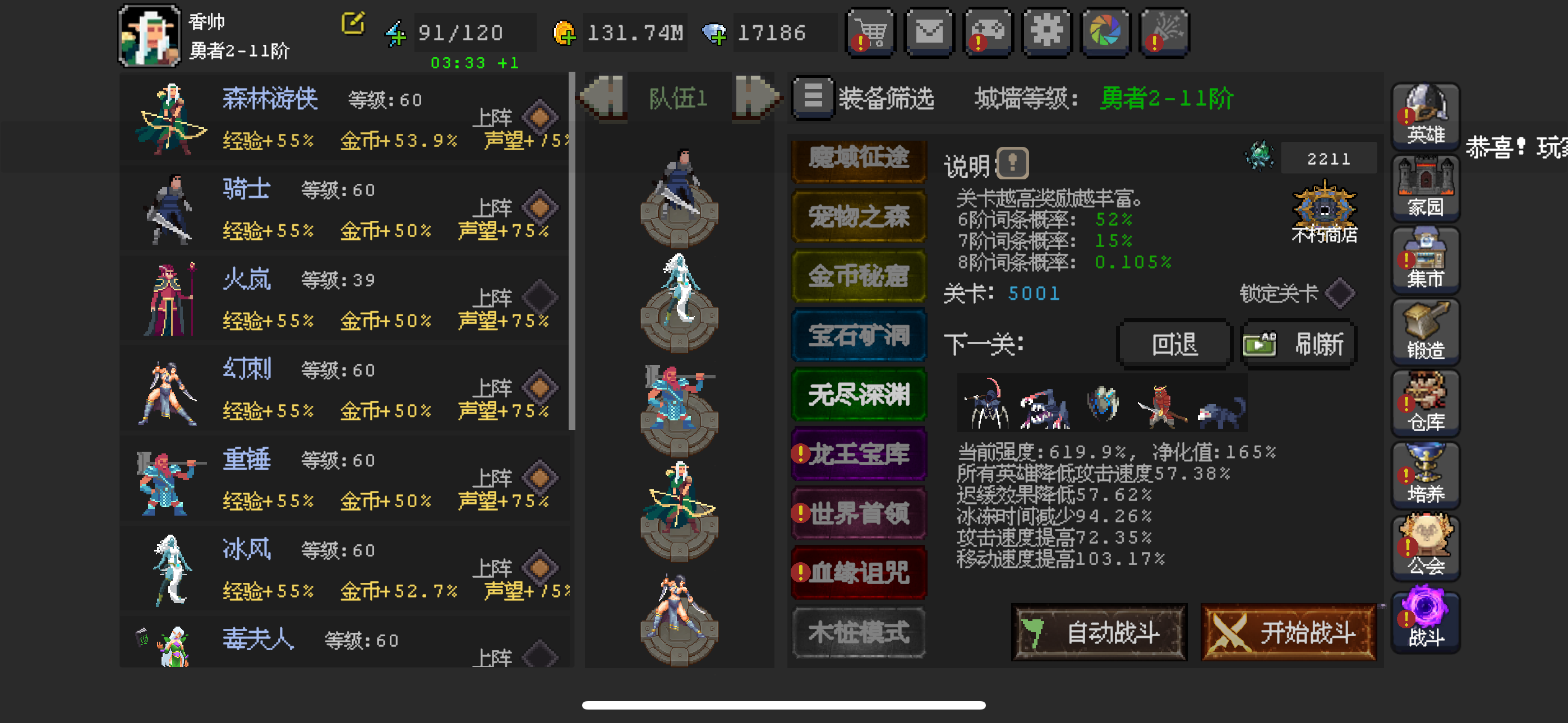Image resolution: width=1568 pixels, height=723 pixels.
Task: Open the mail inbox icon
Action: pyautogui.click(x=929, y=33)
